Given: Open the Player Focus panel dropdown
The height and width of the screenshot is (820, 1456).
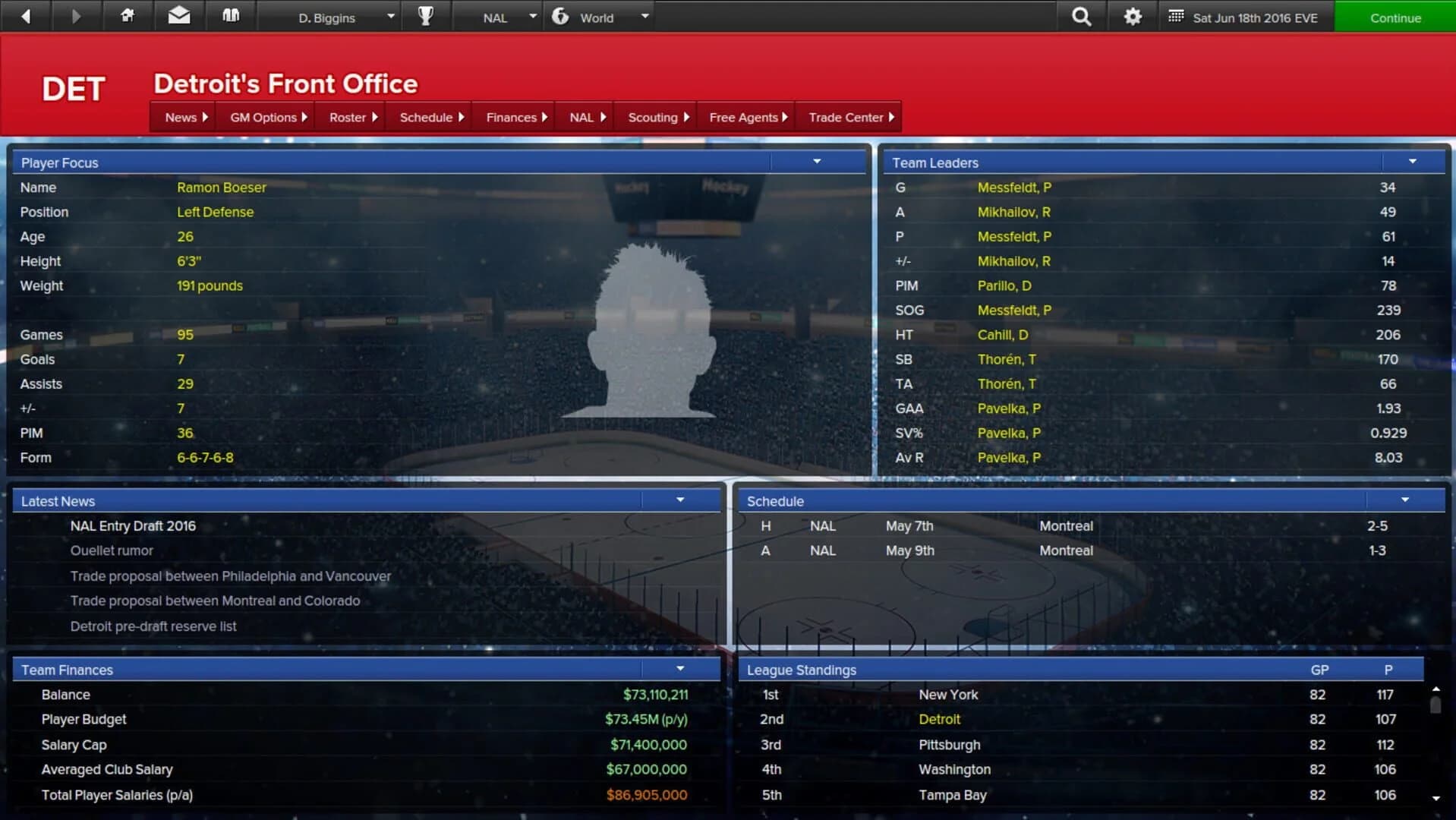Looking at the screenshot, I should pos(817,161).
